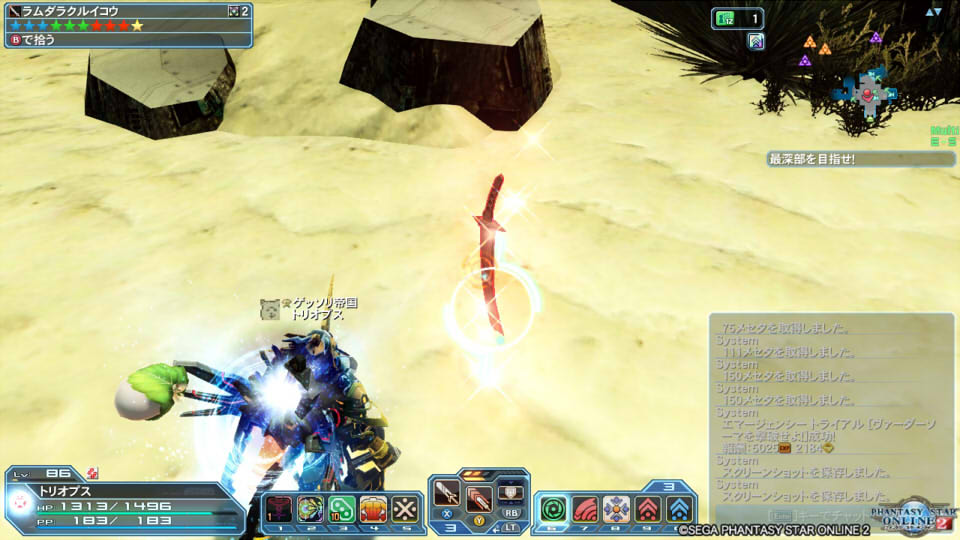Activate the red wing-shaped skill icon
The width and height of the screenshot is (960, 540).
(x=585, y=509)
